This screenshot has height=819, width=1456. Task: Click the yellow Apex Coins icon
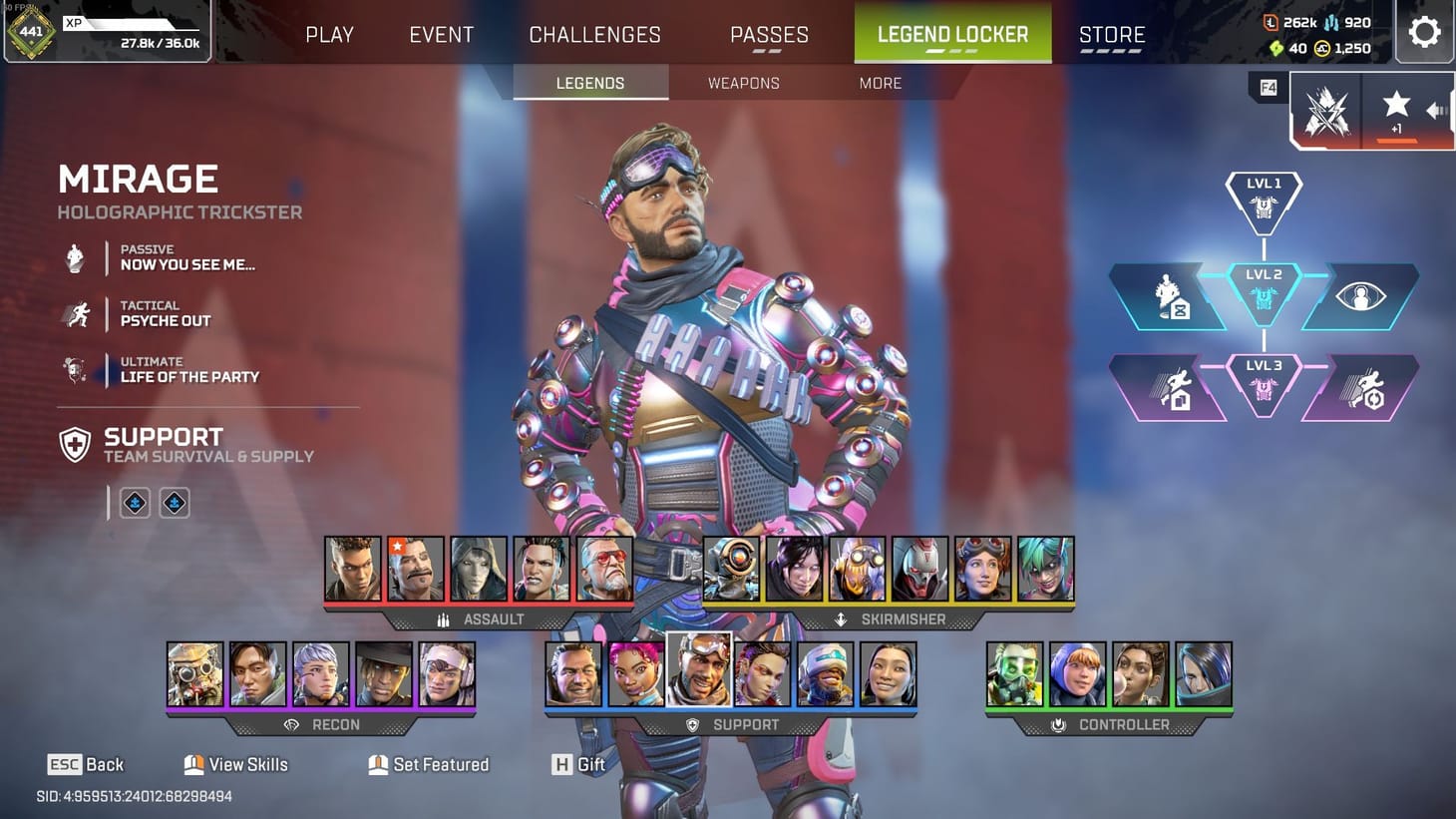tap(1321, 48)
